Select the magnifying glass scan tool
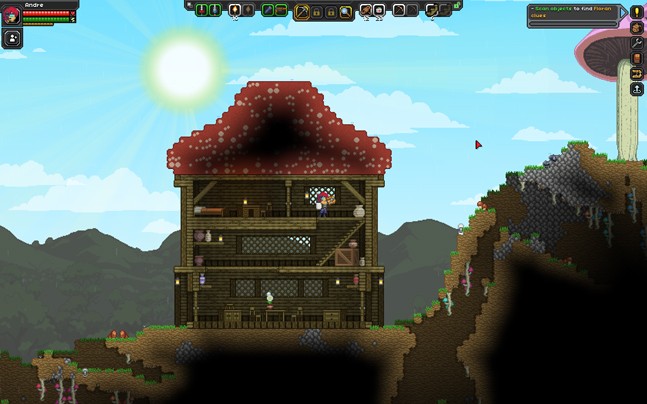The image size is (647, 404). pos(345,10)
